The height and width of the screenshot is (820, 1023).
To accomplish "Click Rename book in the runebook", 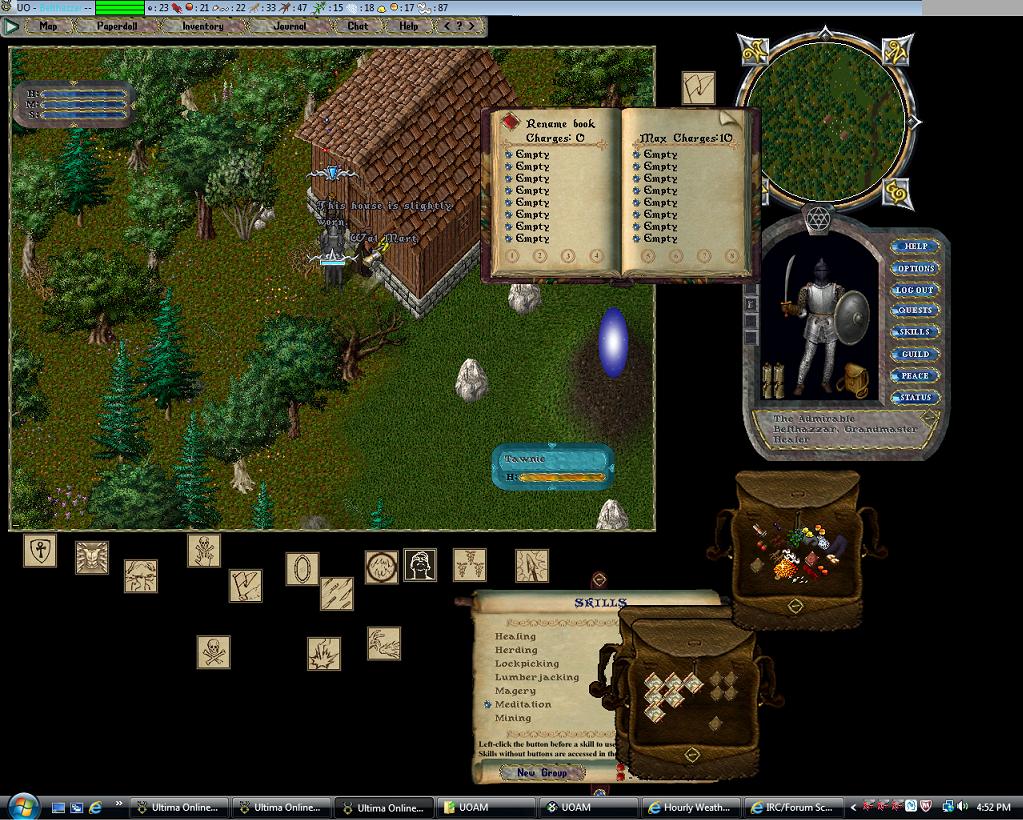I will point(559,124).
